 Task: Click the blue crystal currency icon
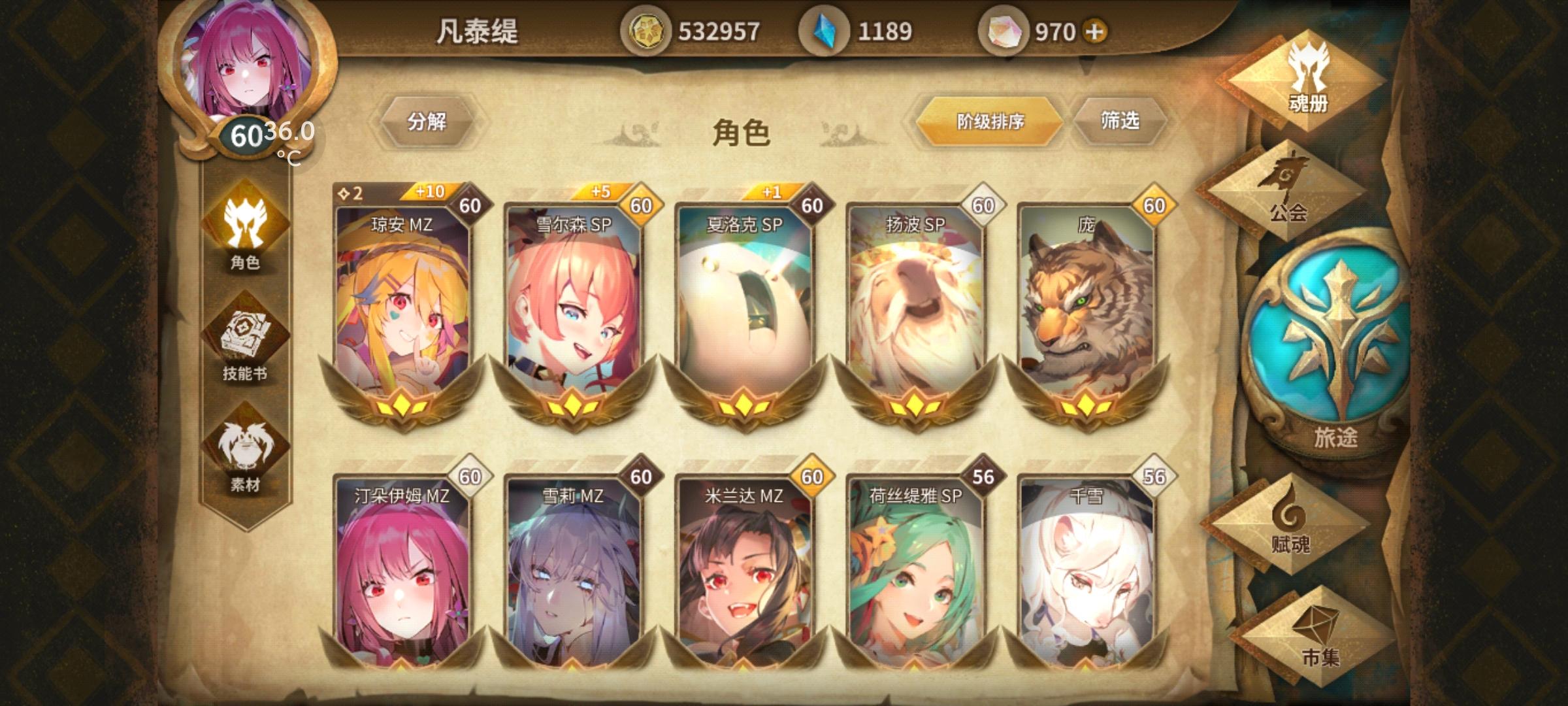(x=823, y=29)
